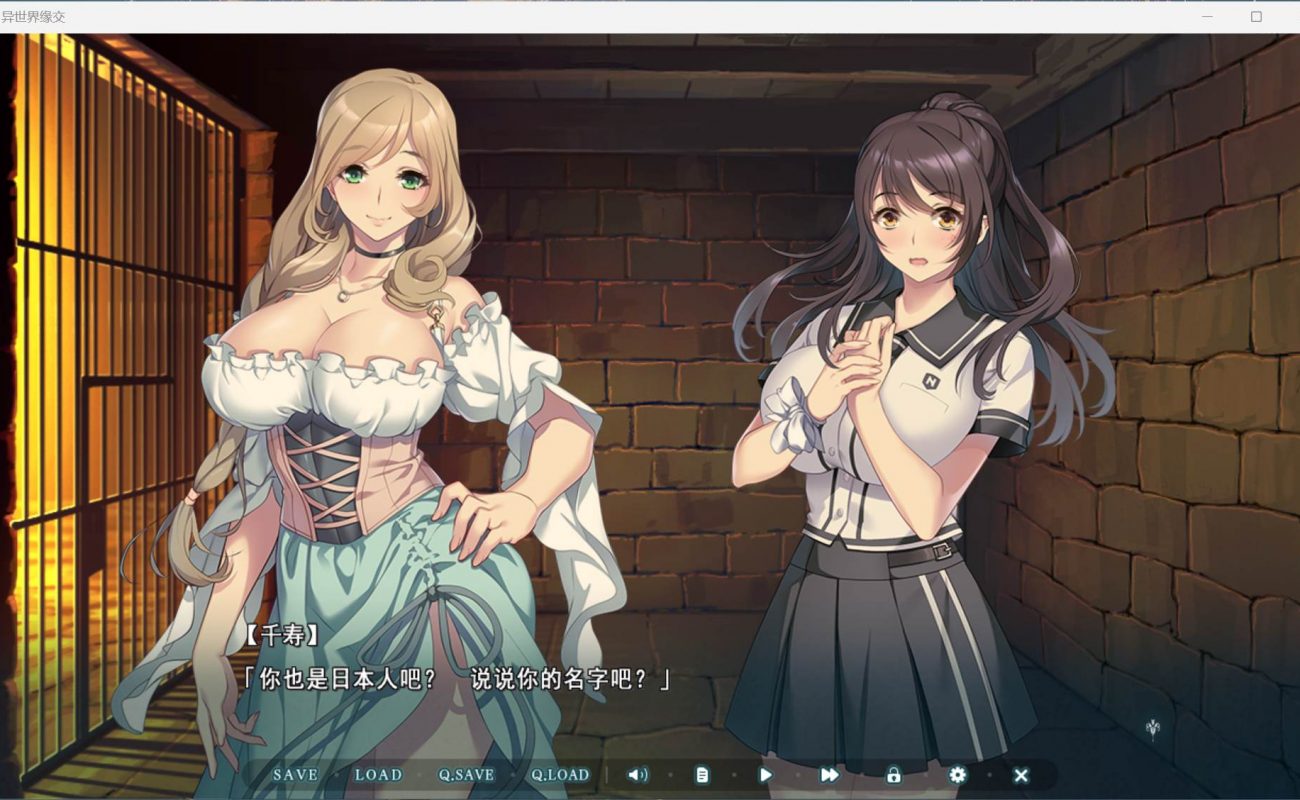1300x800 pixels.
Task: Click the Q.SAVE quick save button
Action: click(466, 775)
